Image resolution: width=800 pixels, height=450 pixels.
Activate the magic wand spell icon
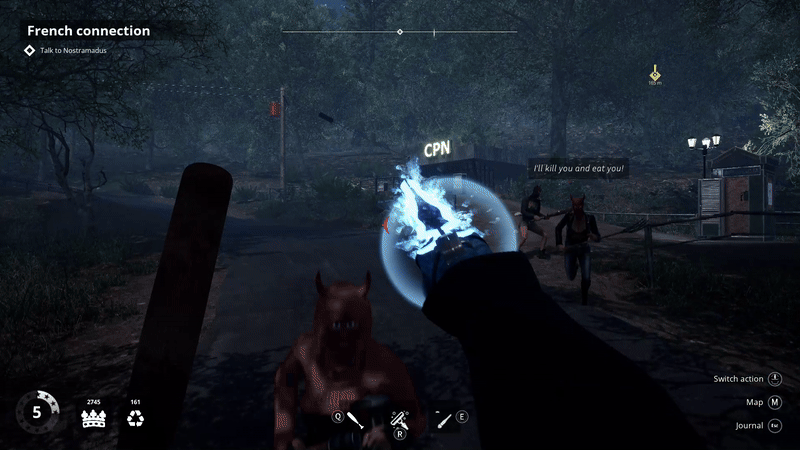coord(399,418)
